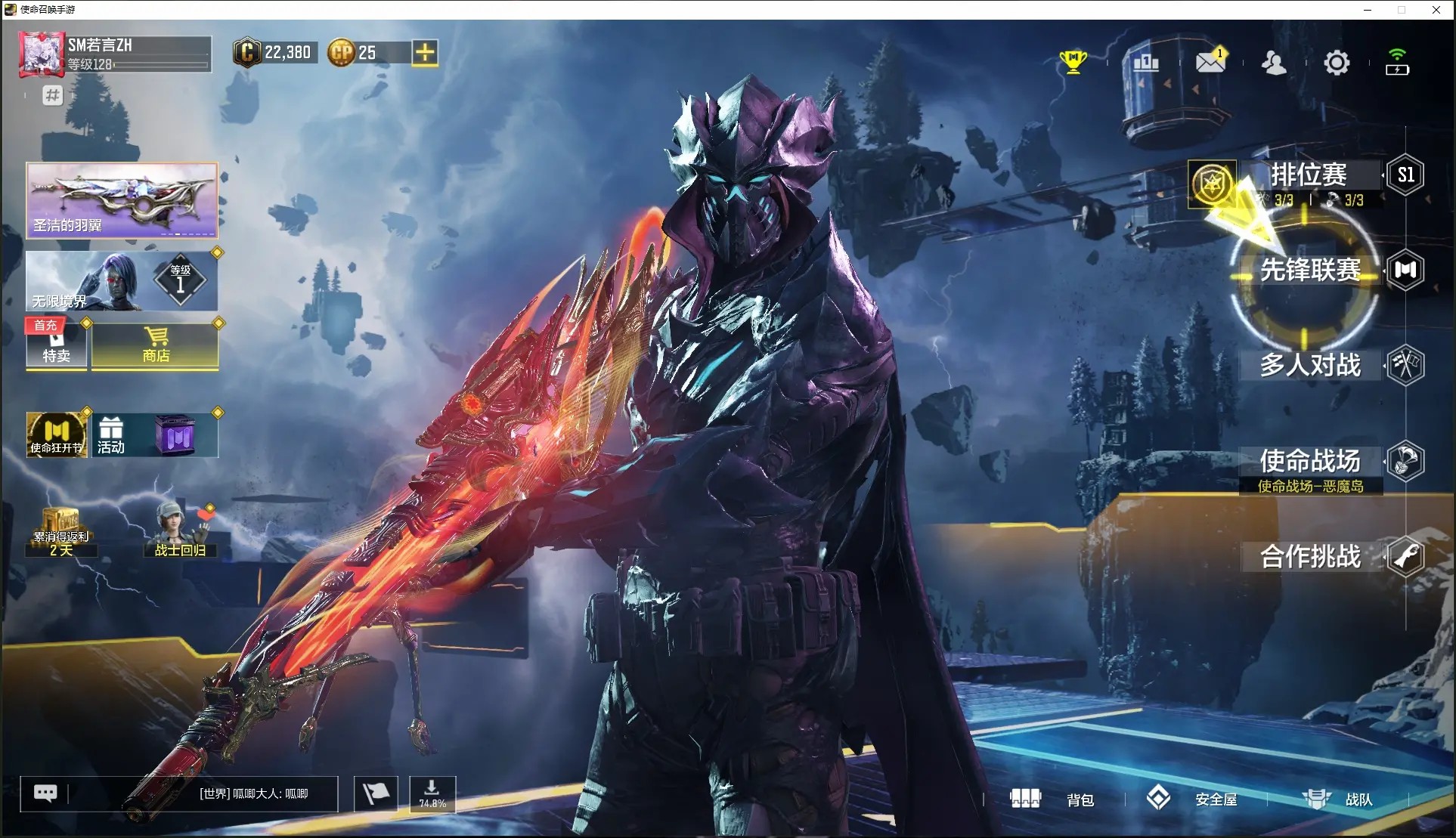View the 圣洁的羽翼 weapon banner
1456x838 pixels.
(122, 200)
